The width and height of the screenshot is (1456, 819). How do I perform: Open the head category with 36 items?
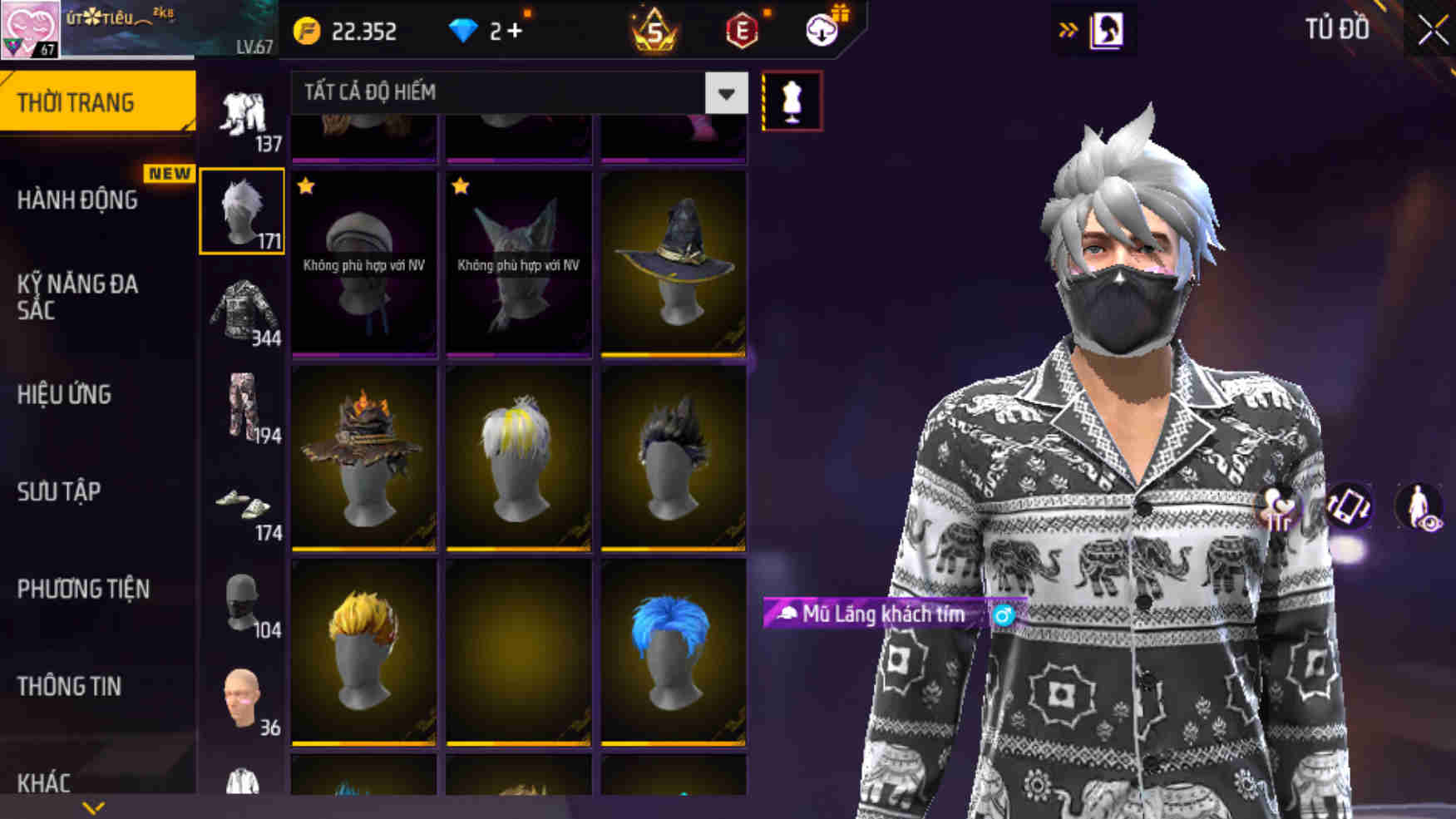pyautogui.click(x=242, y=690)
